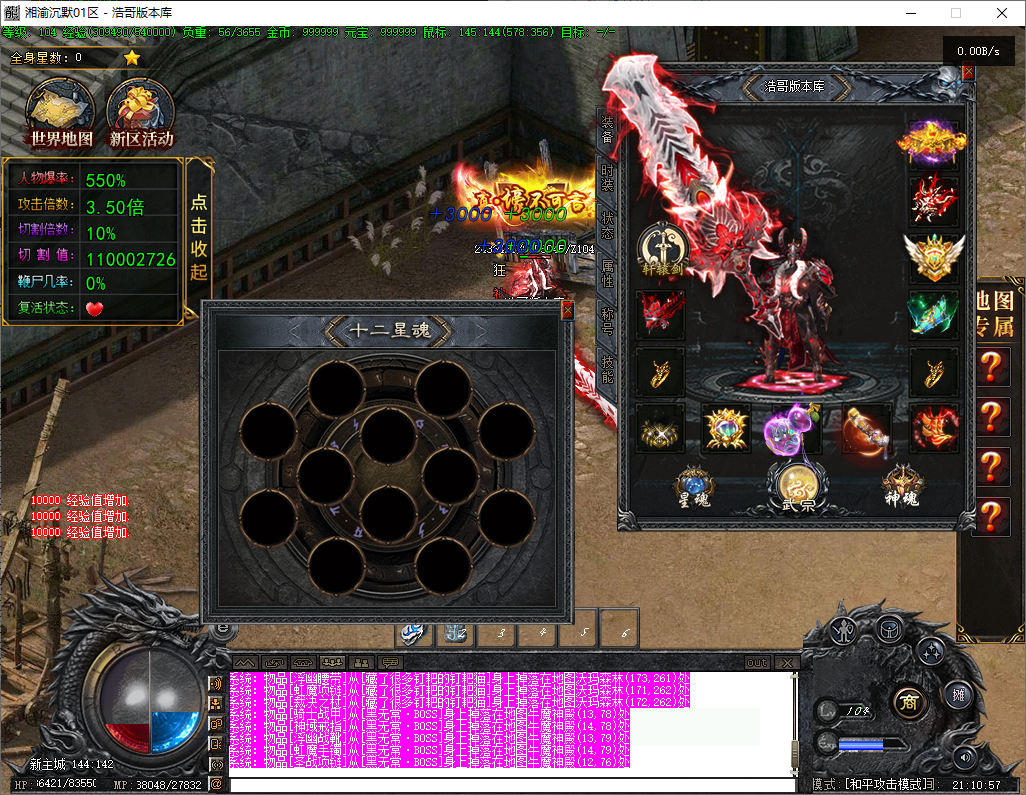Open the 属性 attributes tab
This screenshot has width=1026, height=795.
point(607,273)
